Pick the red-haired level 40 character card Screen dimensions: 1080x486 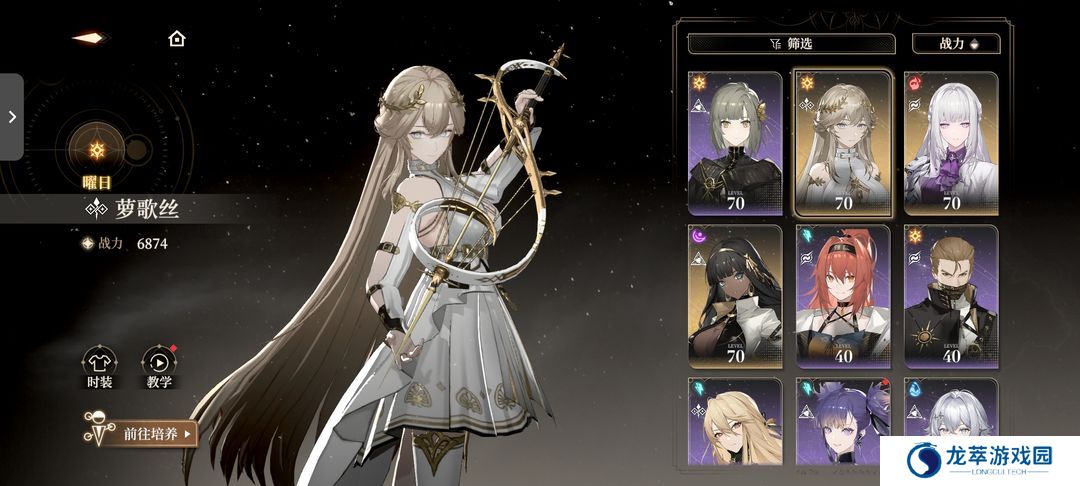[x=842, y=296]
